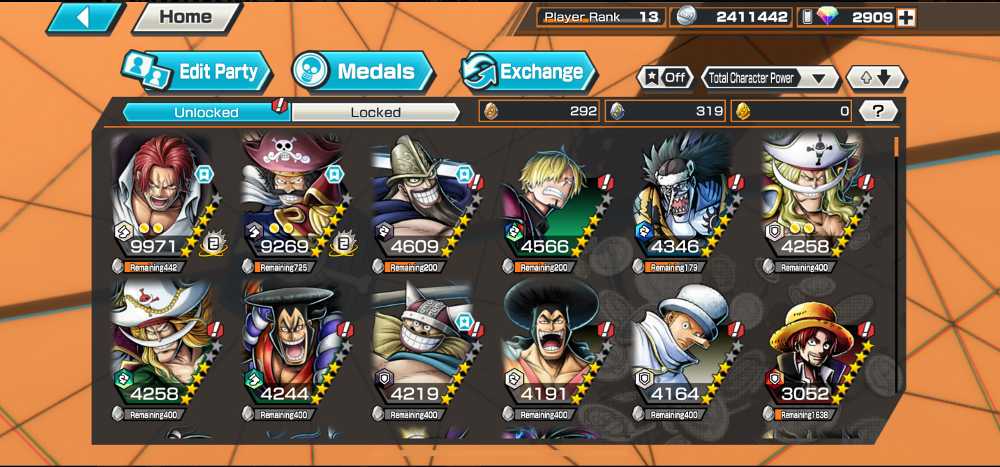Screen dimensions: 1000x467
Task: Go back with the arrow button
Action: (x=84, y=17)
